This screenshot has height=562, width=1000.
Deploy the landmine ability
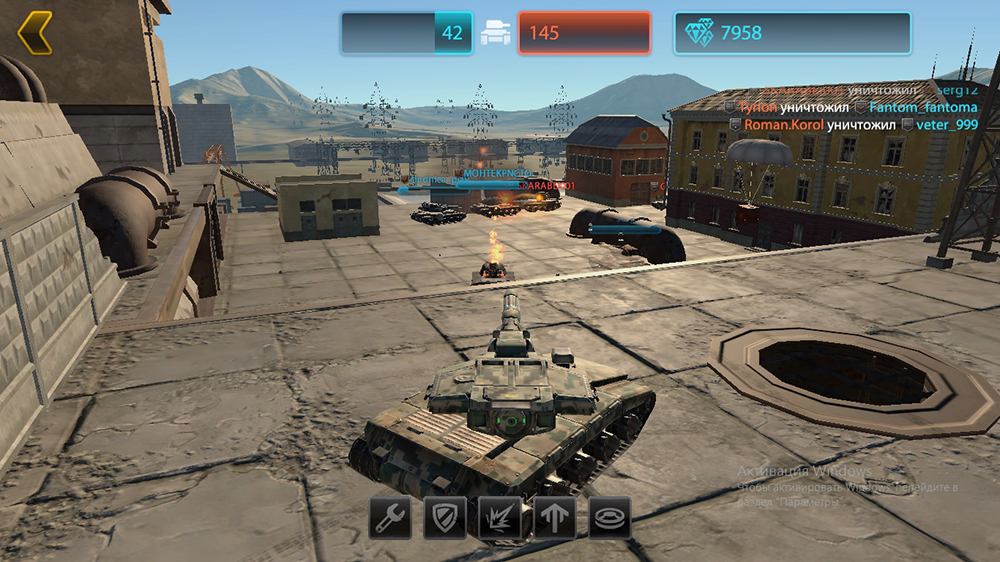(x=609, y=517)
